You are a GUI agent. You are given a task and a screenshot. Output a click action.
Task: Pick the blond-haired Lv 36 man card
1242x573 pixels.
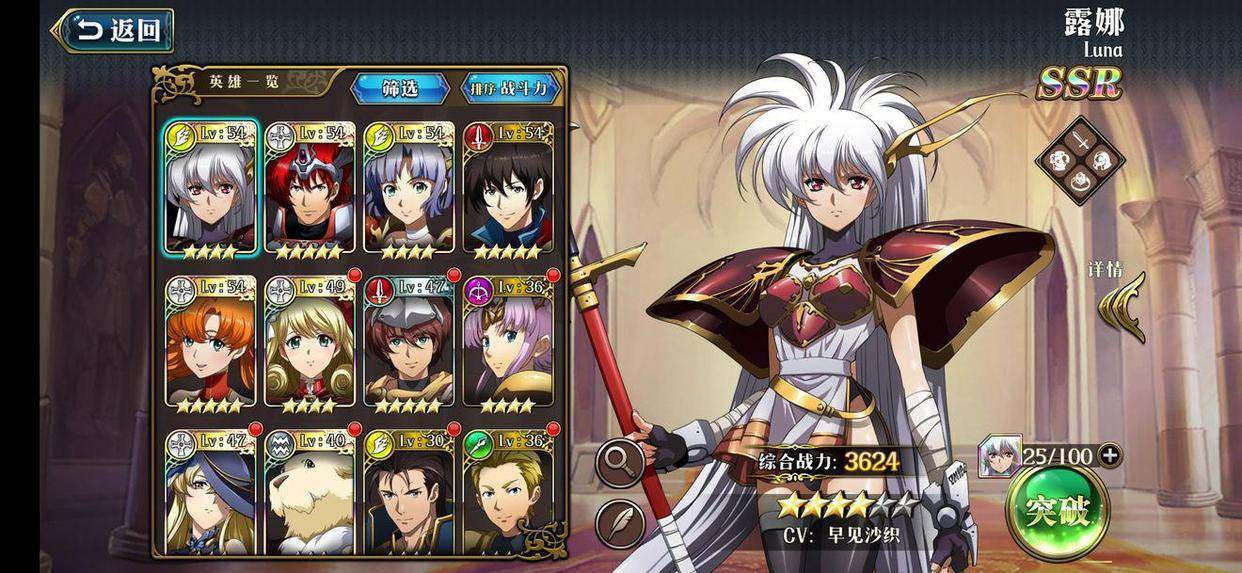(508, 492)
